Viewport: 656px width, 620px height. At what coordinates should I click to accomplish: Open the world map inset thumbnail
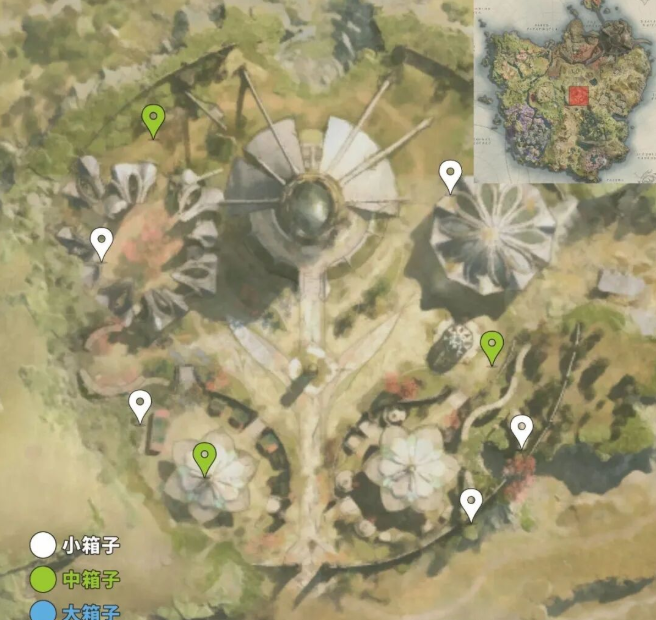pyautogui.click(x=563, y=92)
